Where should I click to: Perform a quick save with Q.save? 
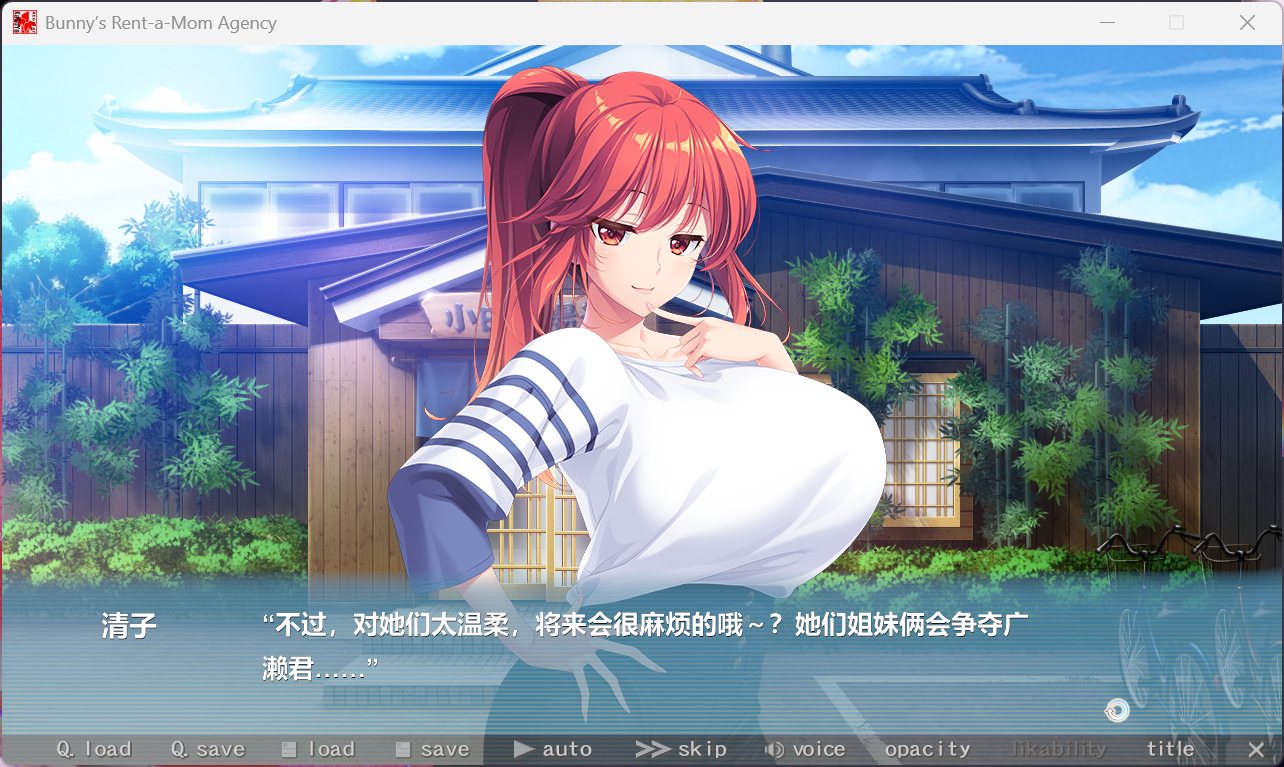(207, 748)
